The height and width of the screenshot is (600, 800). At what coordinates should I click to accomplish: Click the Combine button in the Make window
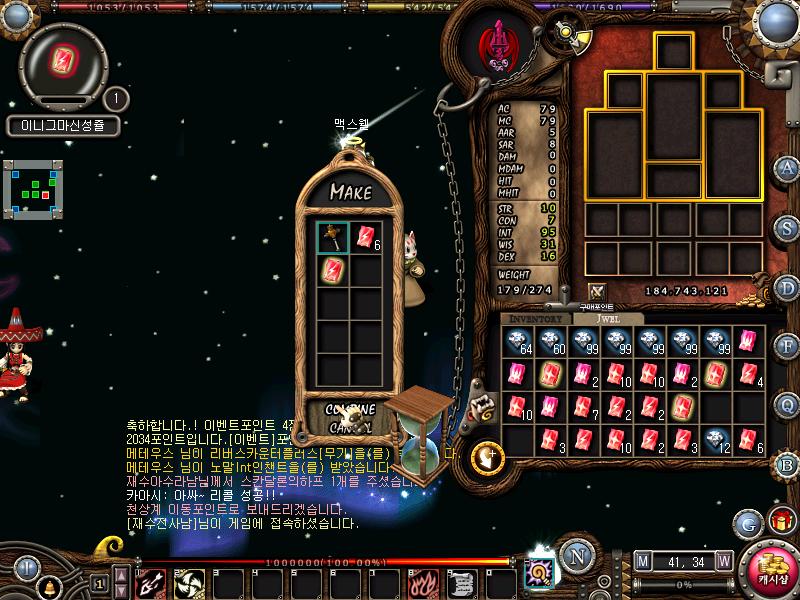349,410
